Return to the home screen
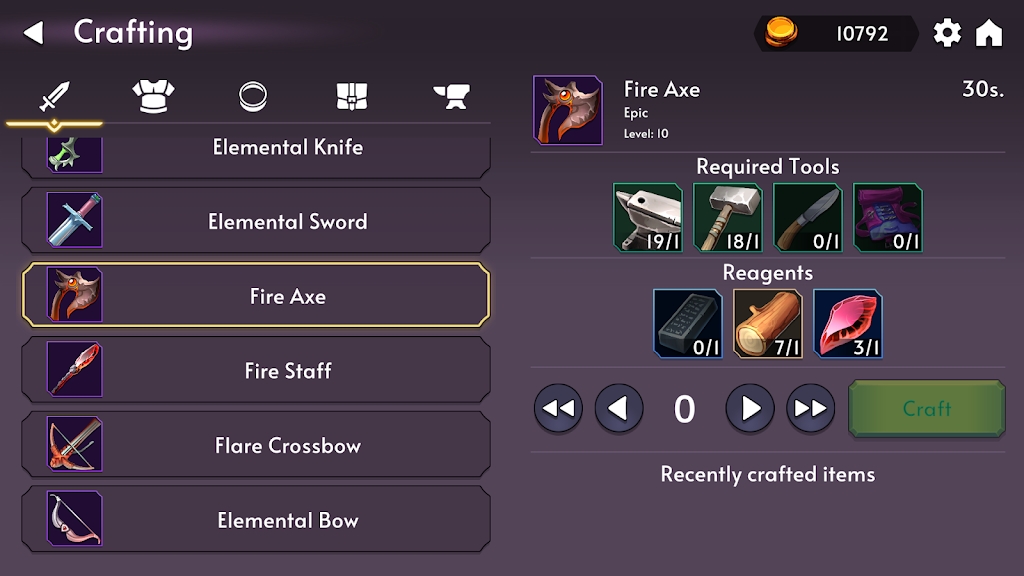Screen dimensions: 1024x576 [988, 33]
